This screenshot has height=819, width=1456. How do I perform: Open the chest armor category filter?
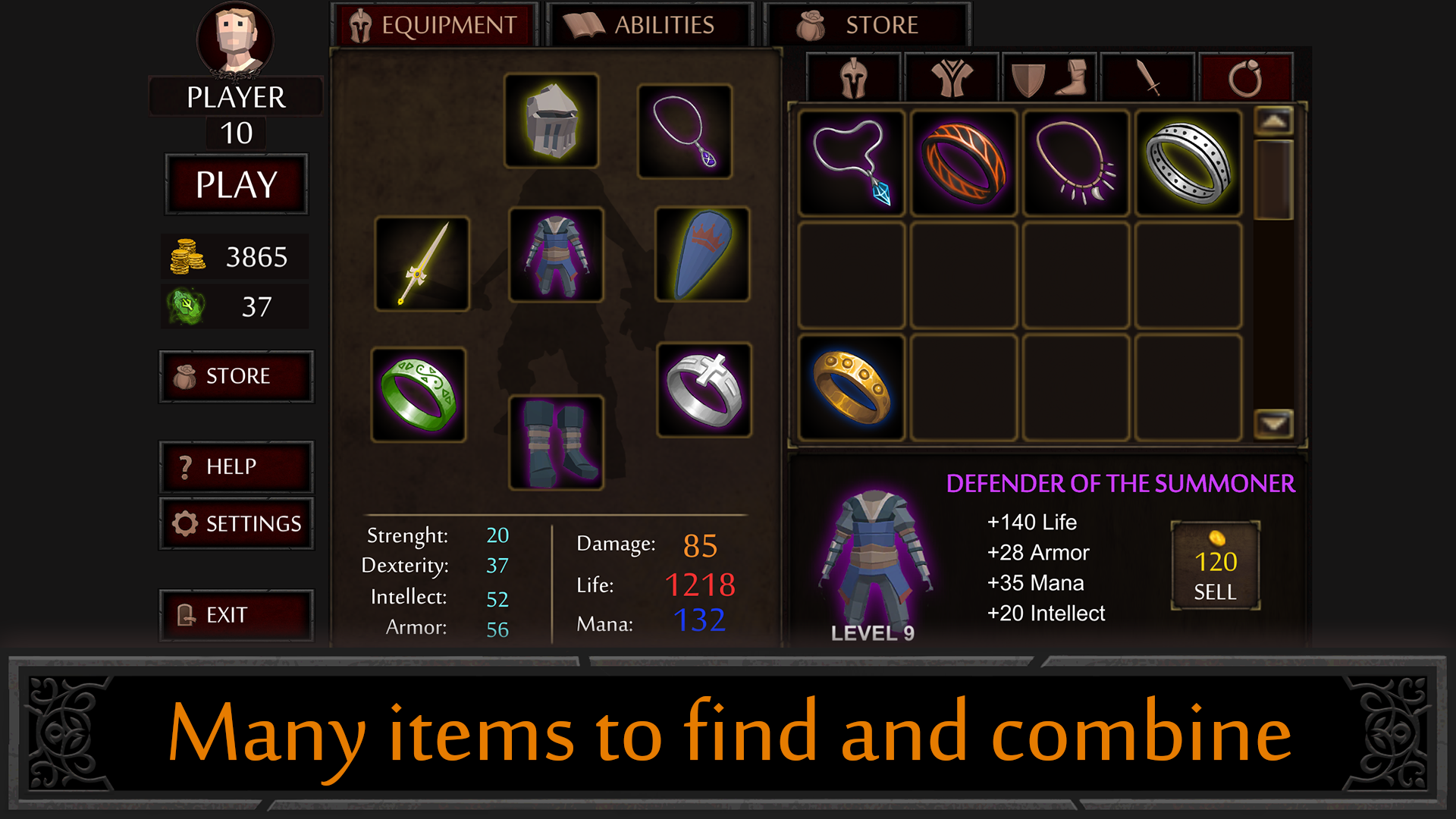[950, 78]
